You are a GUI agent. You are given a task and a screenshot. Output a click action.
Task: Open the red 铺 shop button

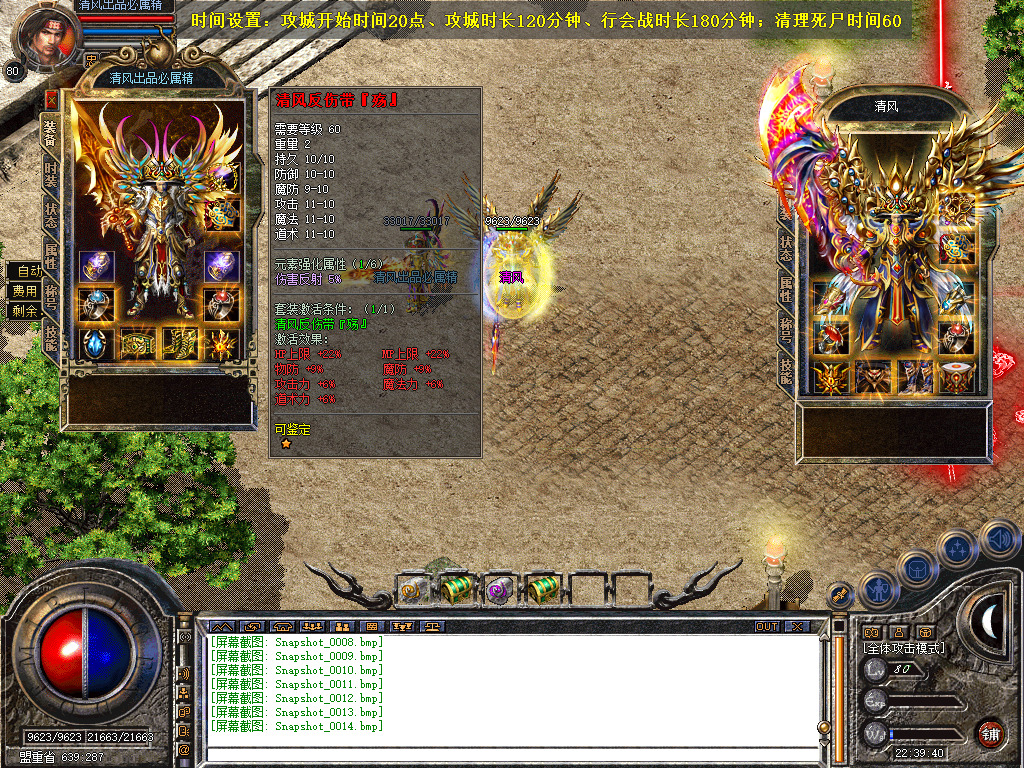tap(990, 733)
